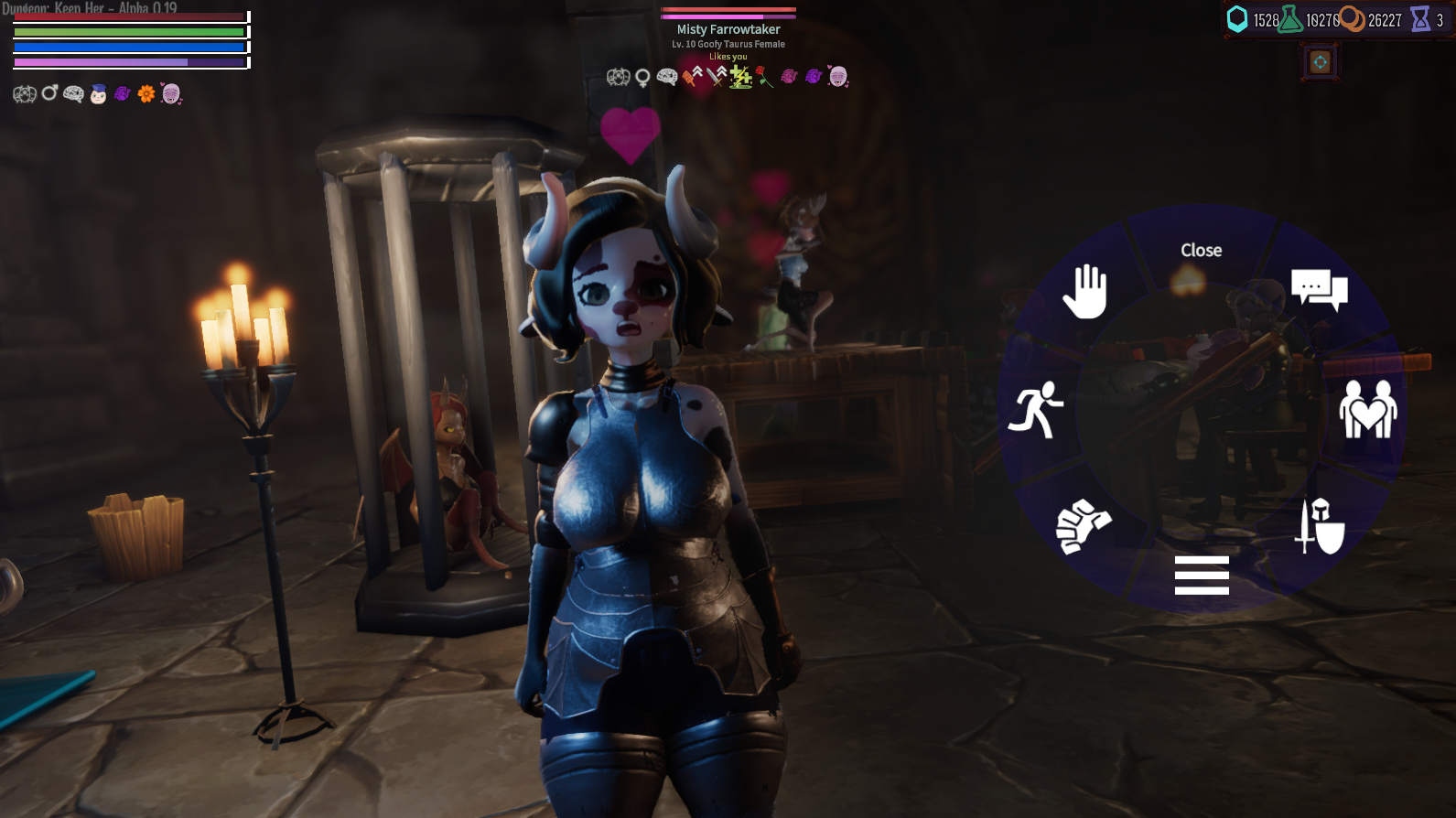Click the graduation cap trait icon in player status row
The height and width of the screenshot is (818, 1456).
point(96,92)
